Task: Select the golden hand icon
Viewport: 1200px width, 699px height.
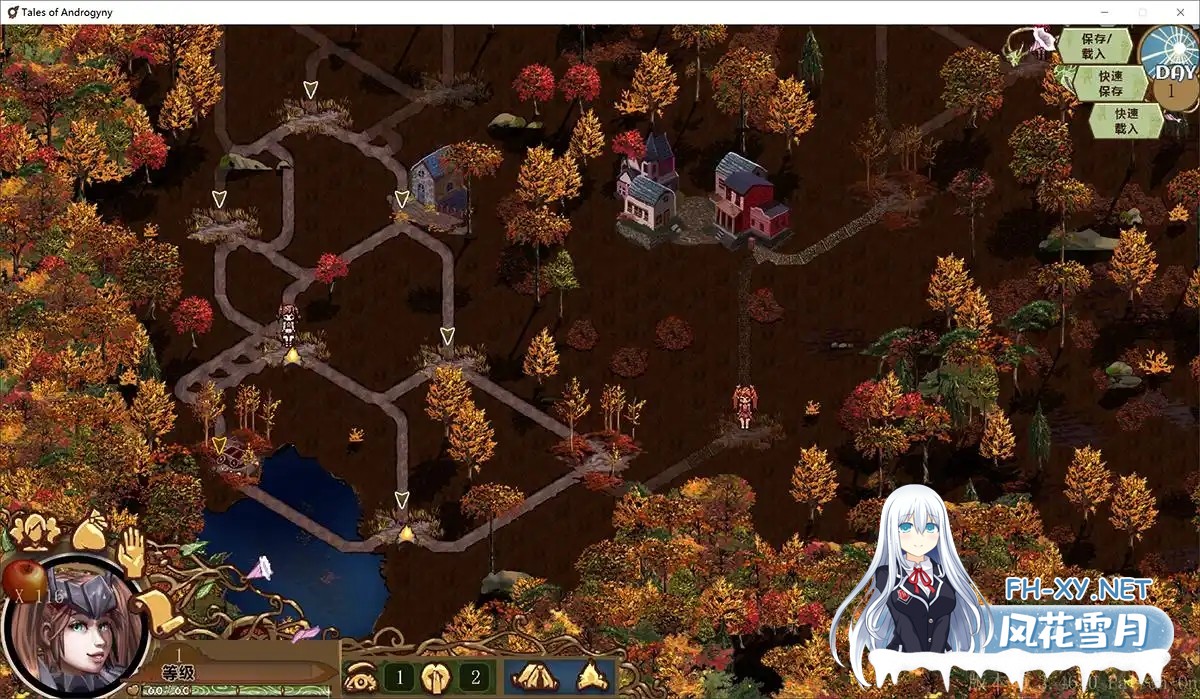Action: pos(132,552)
